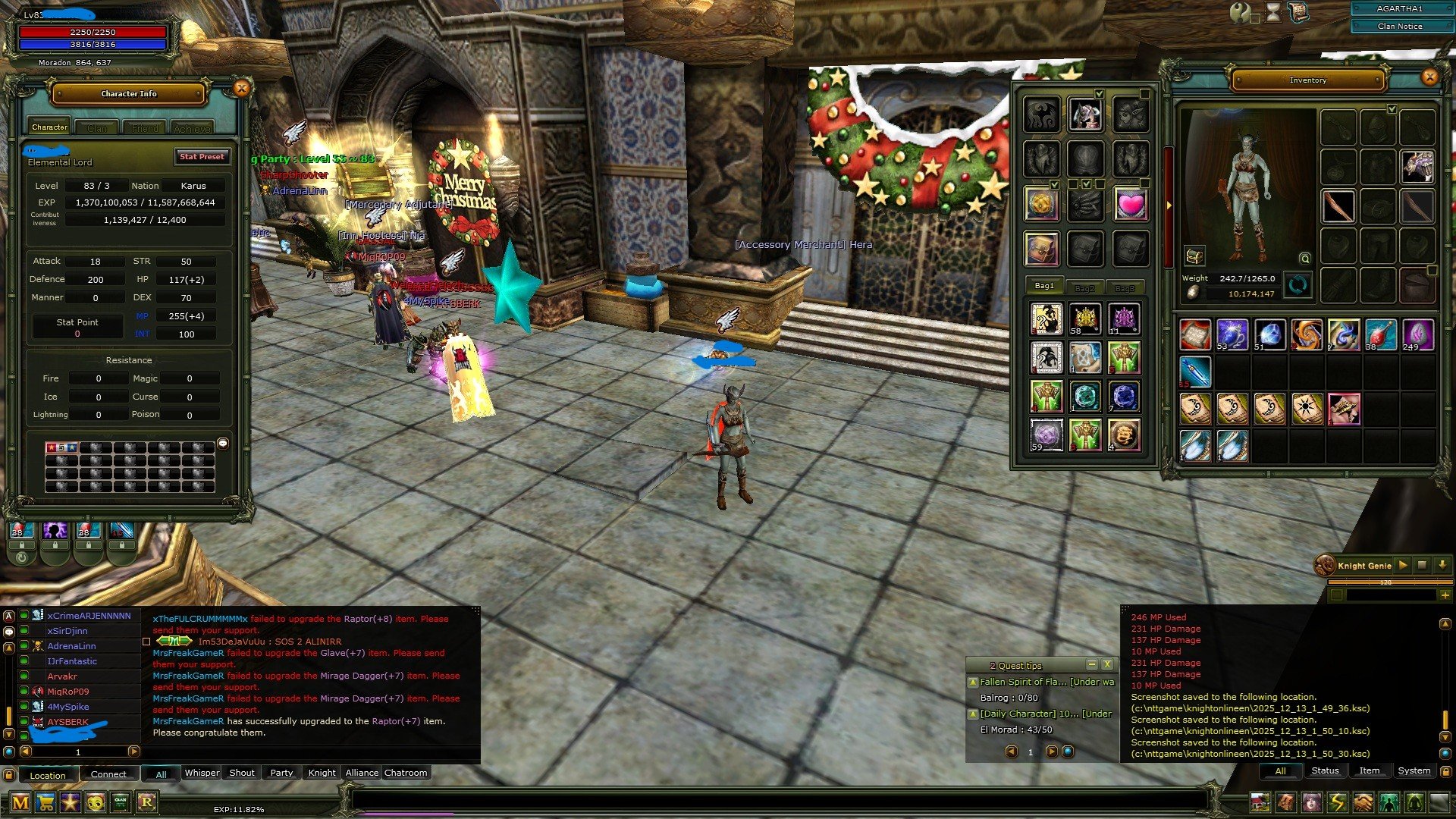This screenshot has height=819, width=1456.
Task: Open the Bag2 inventory tab
Action: tap(1084, 288)
